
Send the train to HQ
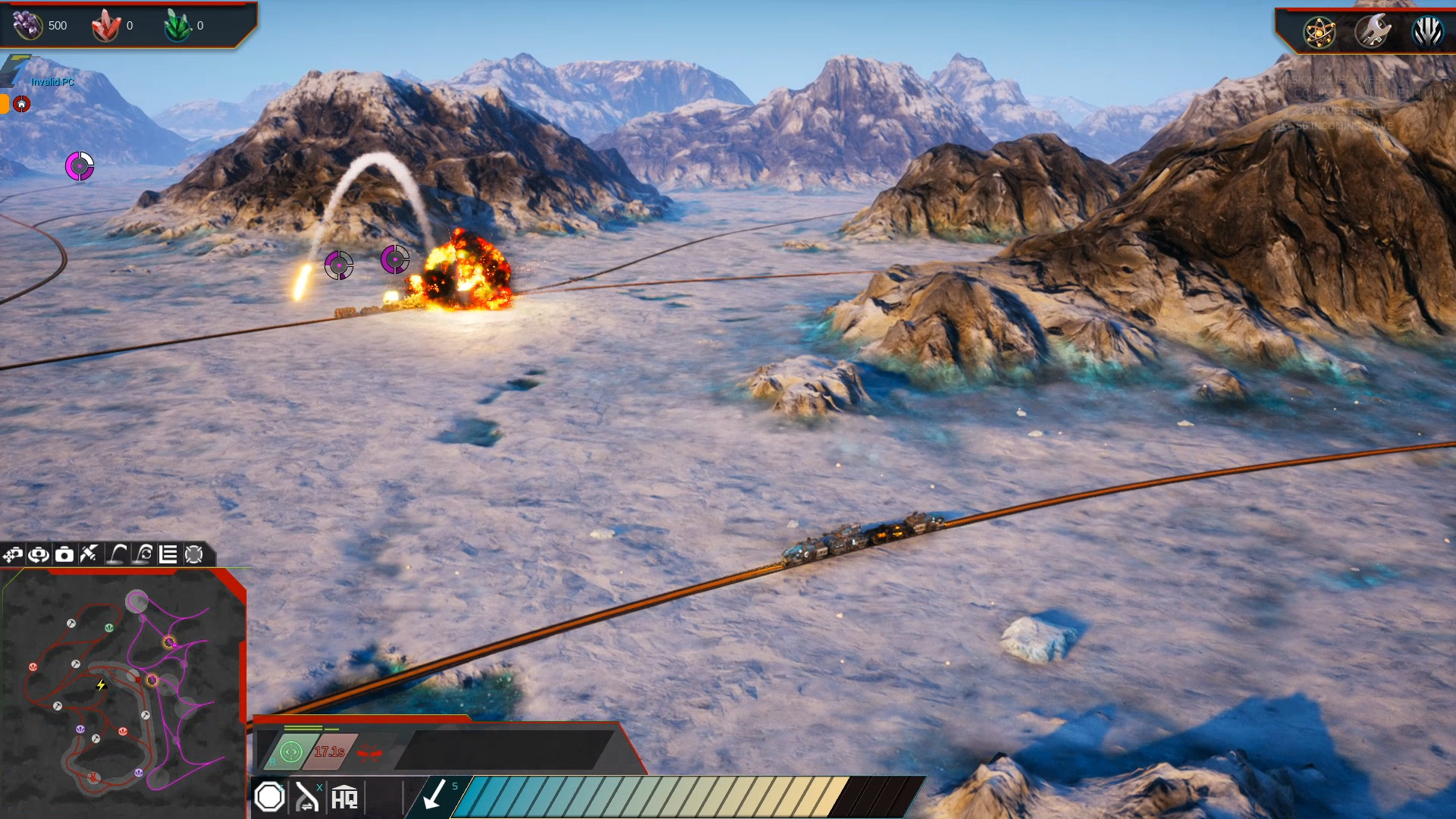click(344, 798)
